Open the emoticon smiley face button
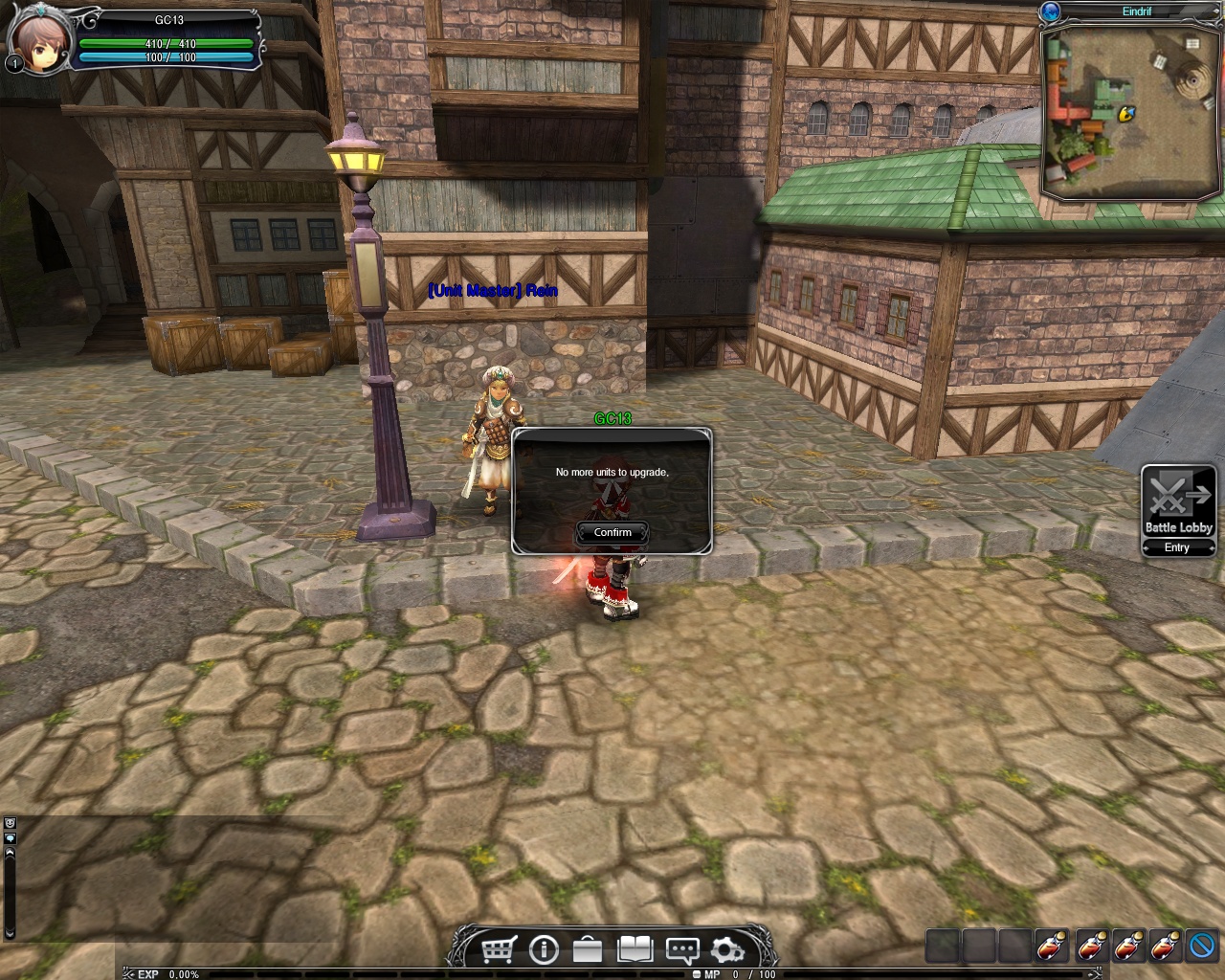Viewport: 1225px width, 980px height. click(x=10, y=823)
